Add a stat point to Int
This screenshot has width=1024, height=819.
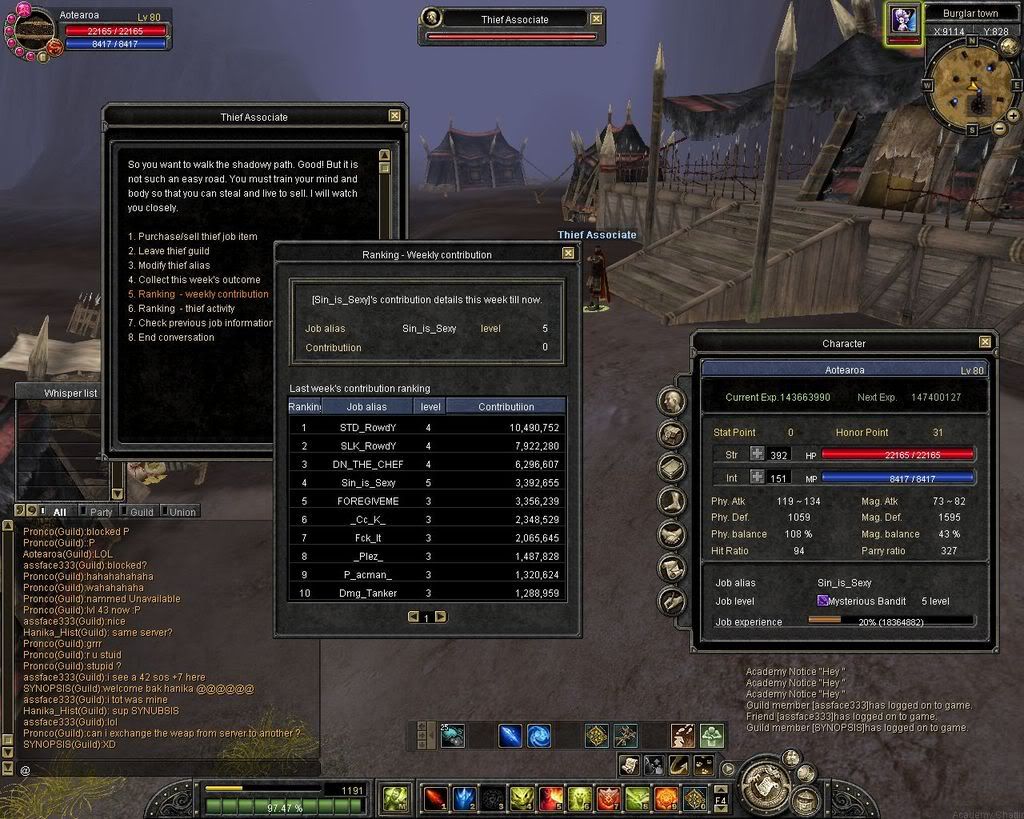(x=758, y=478)
